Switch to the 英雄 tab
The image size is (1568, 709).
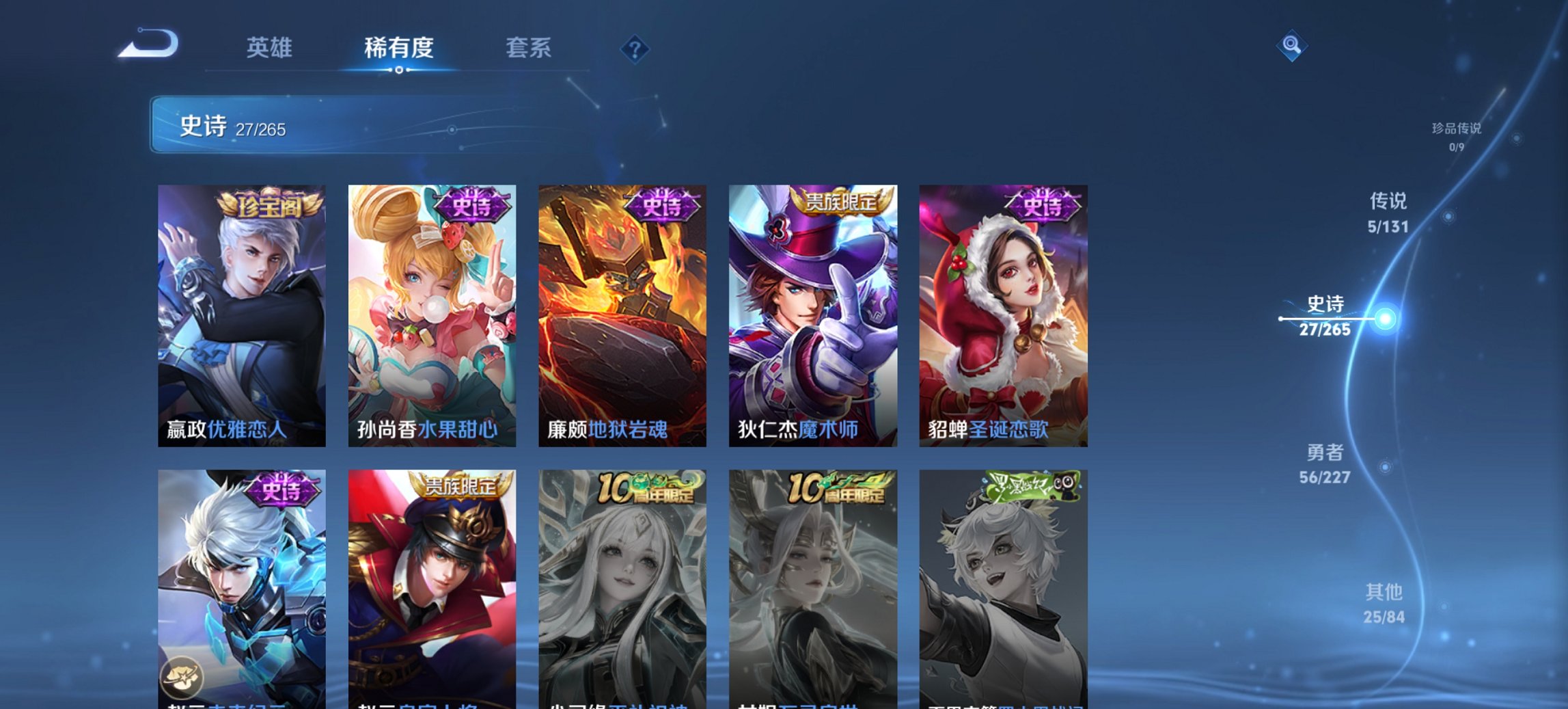tap(271, 48)
